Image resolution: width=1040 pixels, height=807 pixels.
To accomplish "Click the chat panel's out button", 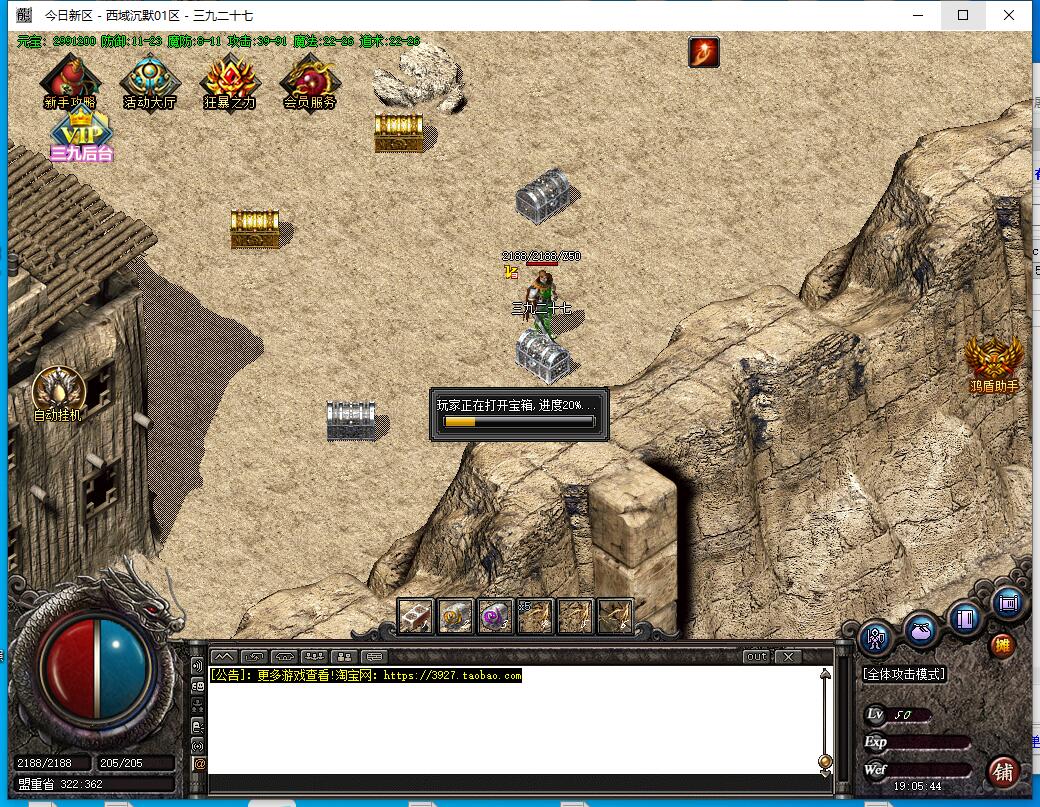I will click(x=756, y=657).
